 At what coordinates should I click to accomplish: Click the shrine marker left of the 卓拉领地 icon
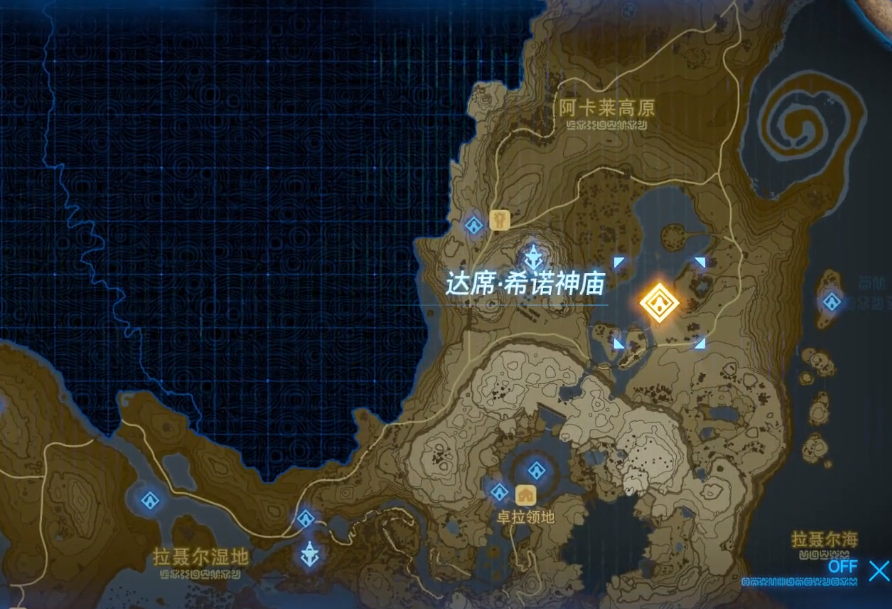click(x=499, y=491)
